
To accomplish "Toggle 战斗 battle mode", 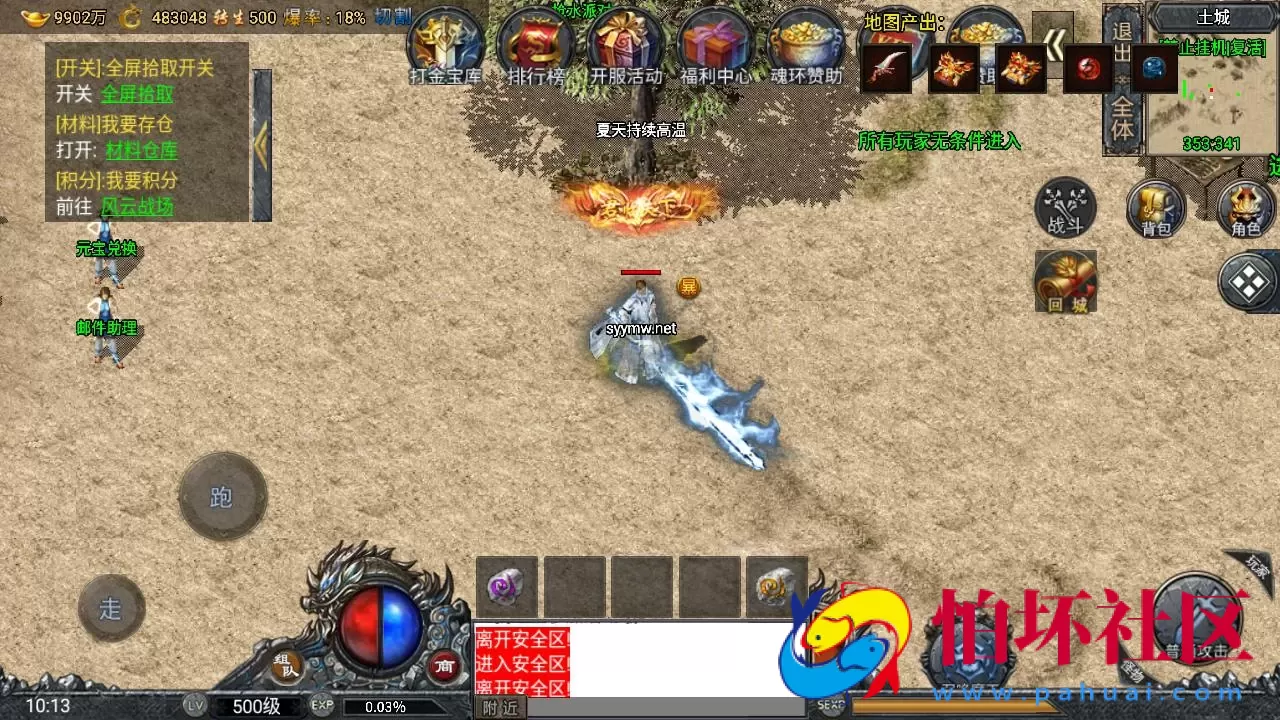I will pyautogui.click(x=1063, y=205).
